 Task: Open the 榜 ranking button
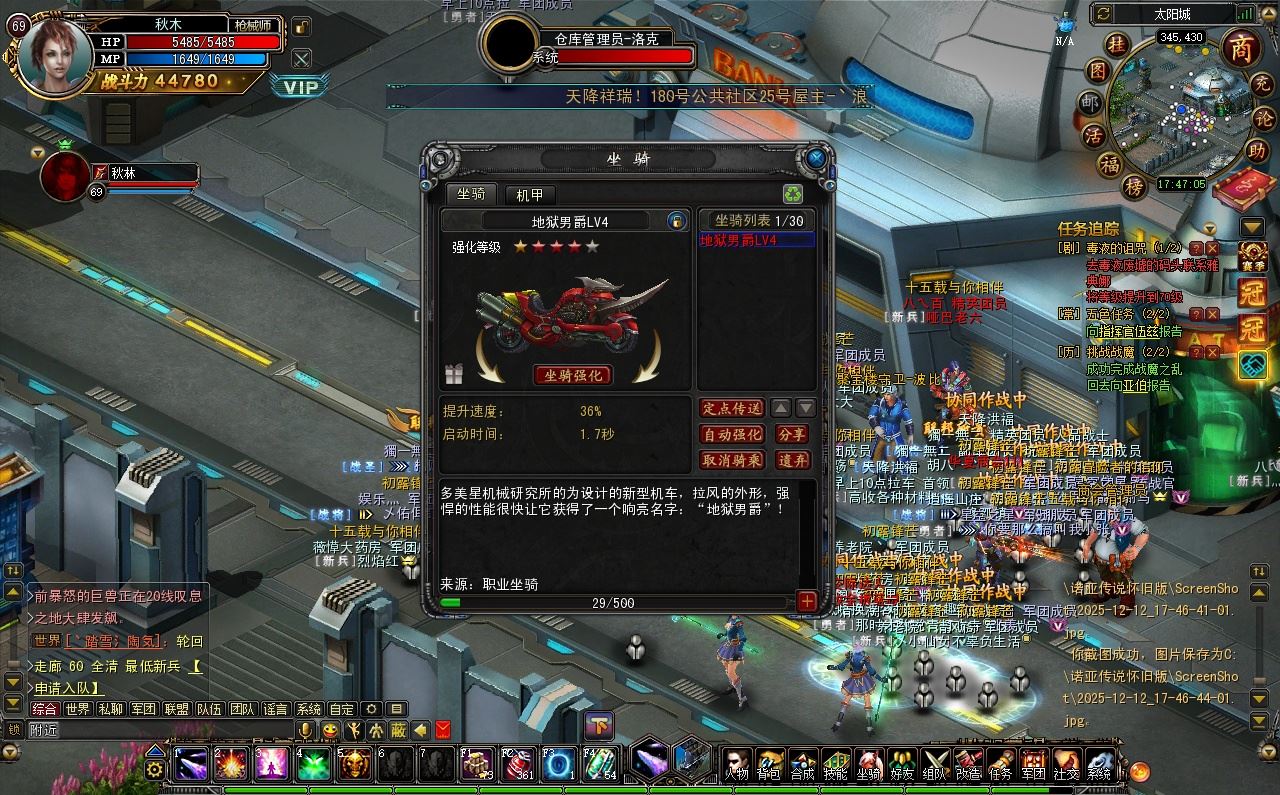point(1133,186)
